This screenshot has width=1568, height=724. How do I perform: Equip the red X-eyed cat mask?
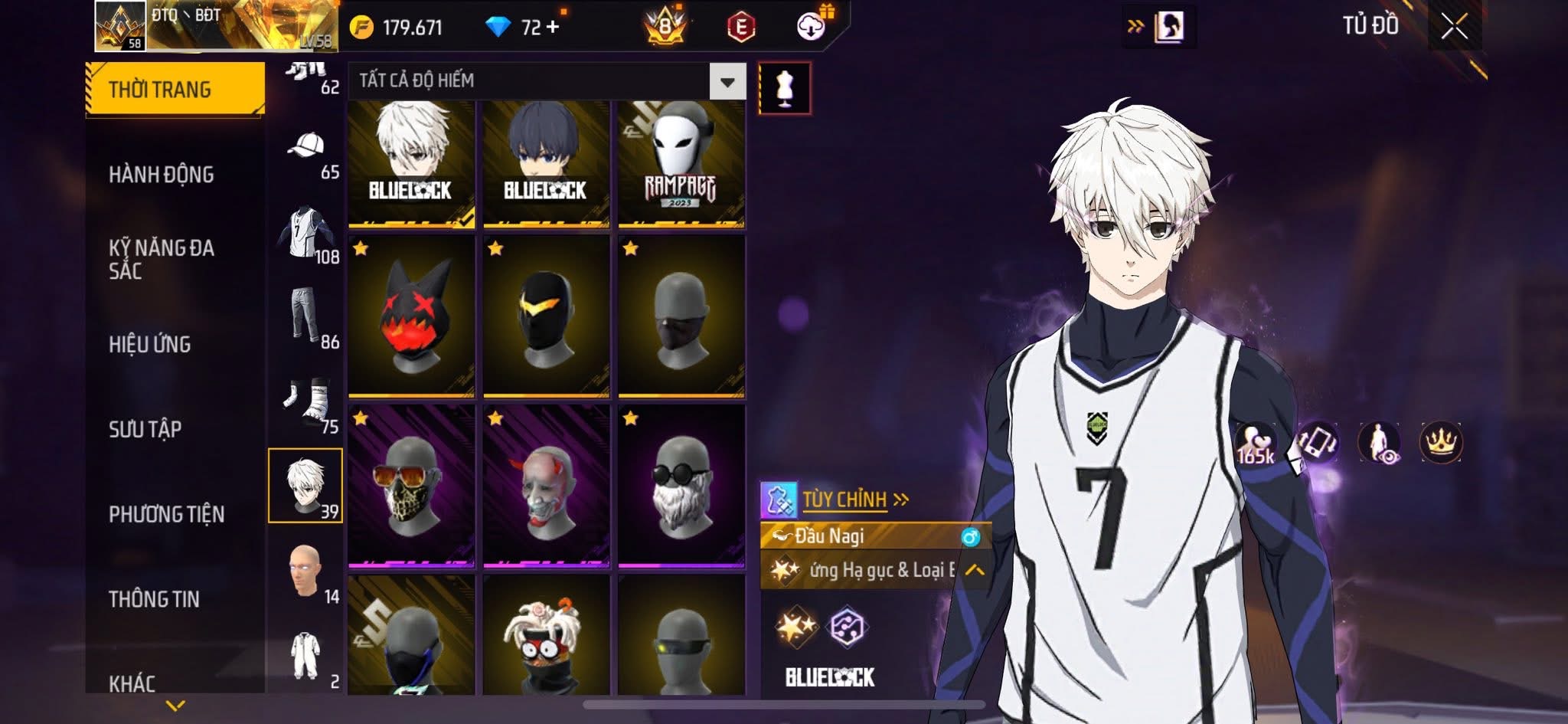(411, 316)
